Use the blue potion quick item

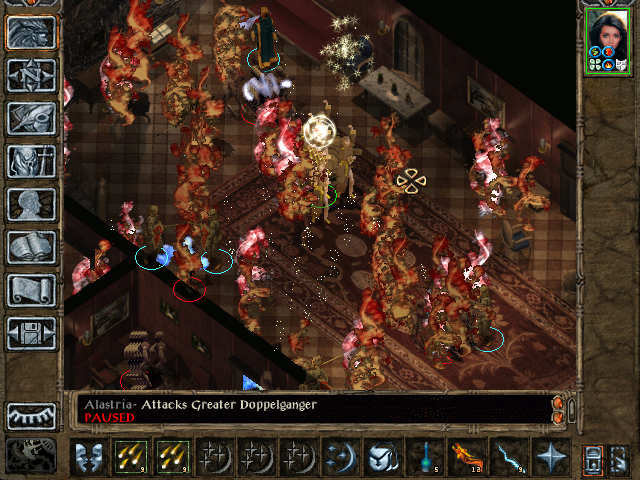tap(423, 457)
